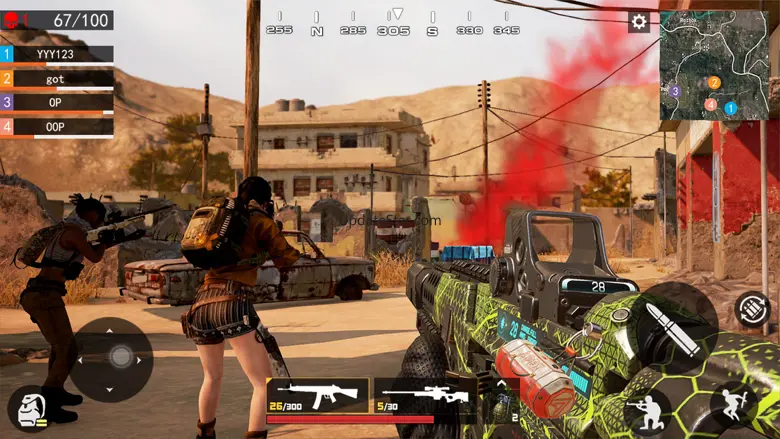Tap the movement joystick pad
The width and height of the screenshot is (780, 439).
pyautogui.click(x=111, y=359)
